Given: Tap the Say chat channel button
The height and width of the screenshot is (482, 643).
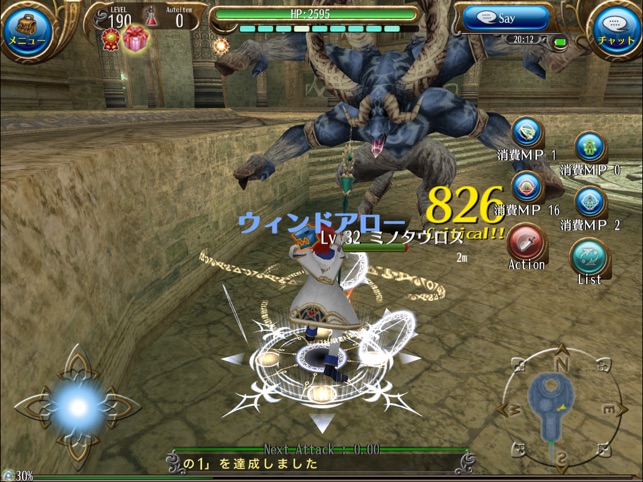Looking at the screenshot, I should pyautogui.click(x=507, y=17).
